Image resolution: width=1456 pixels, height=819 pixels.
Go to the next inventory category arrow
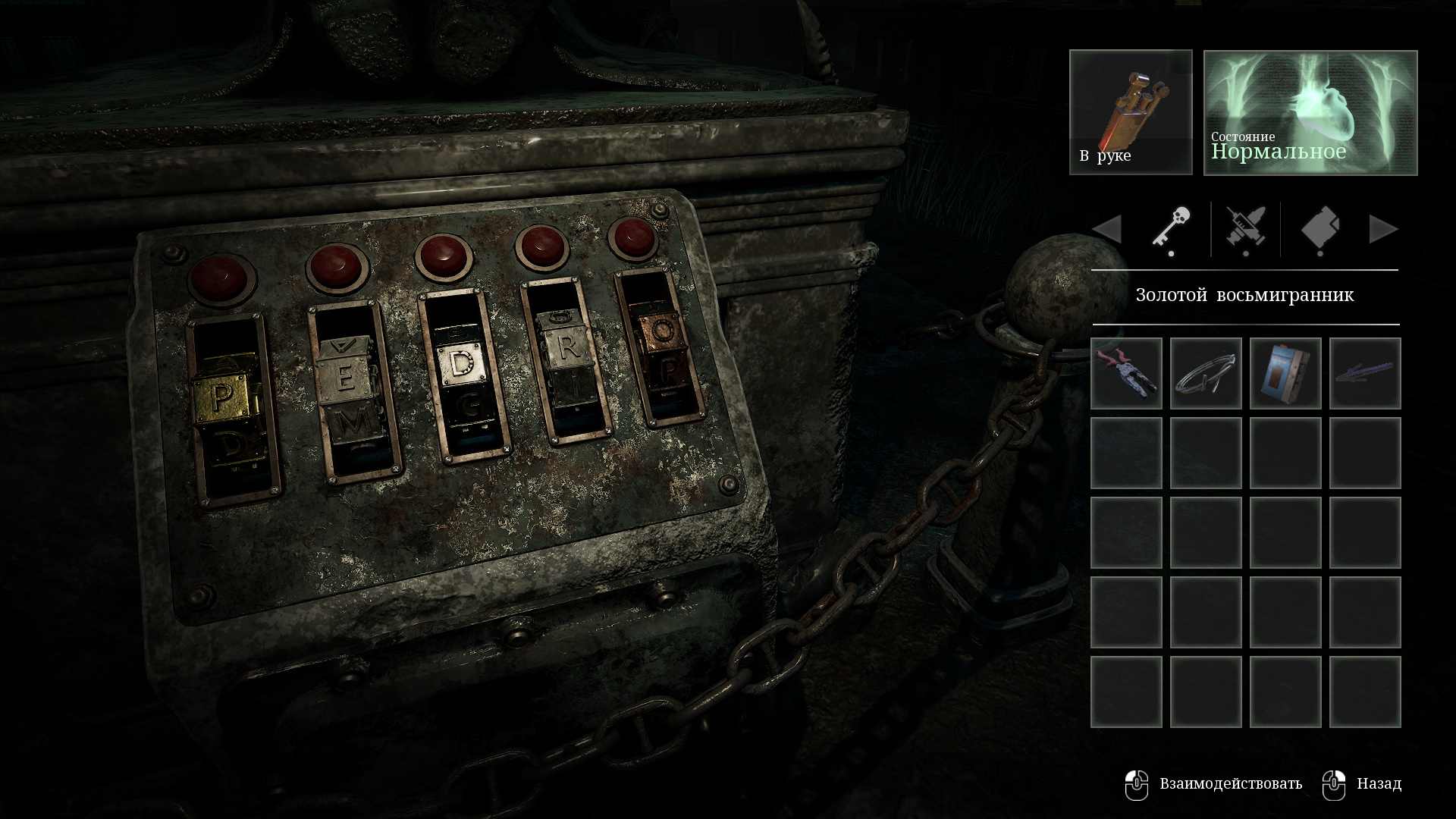click(x=1383, y=229)
